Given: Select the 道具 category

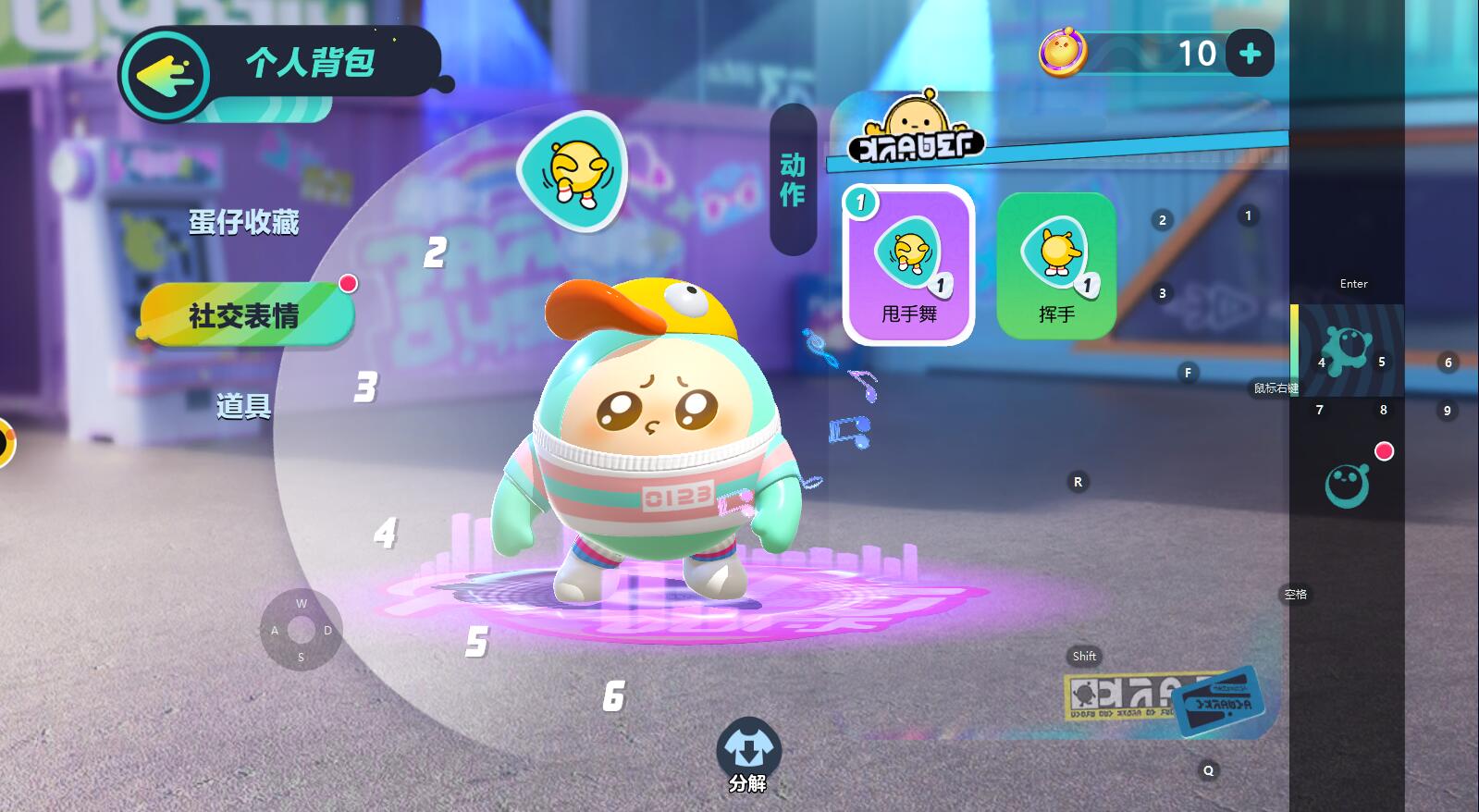Looking at the screenshot, I should (244, 405).
